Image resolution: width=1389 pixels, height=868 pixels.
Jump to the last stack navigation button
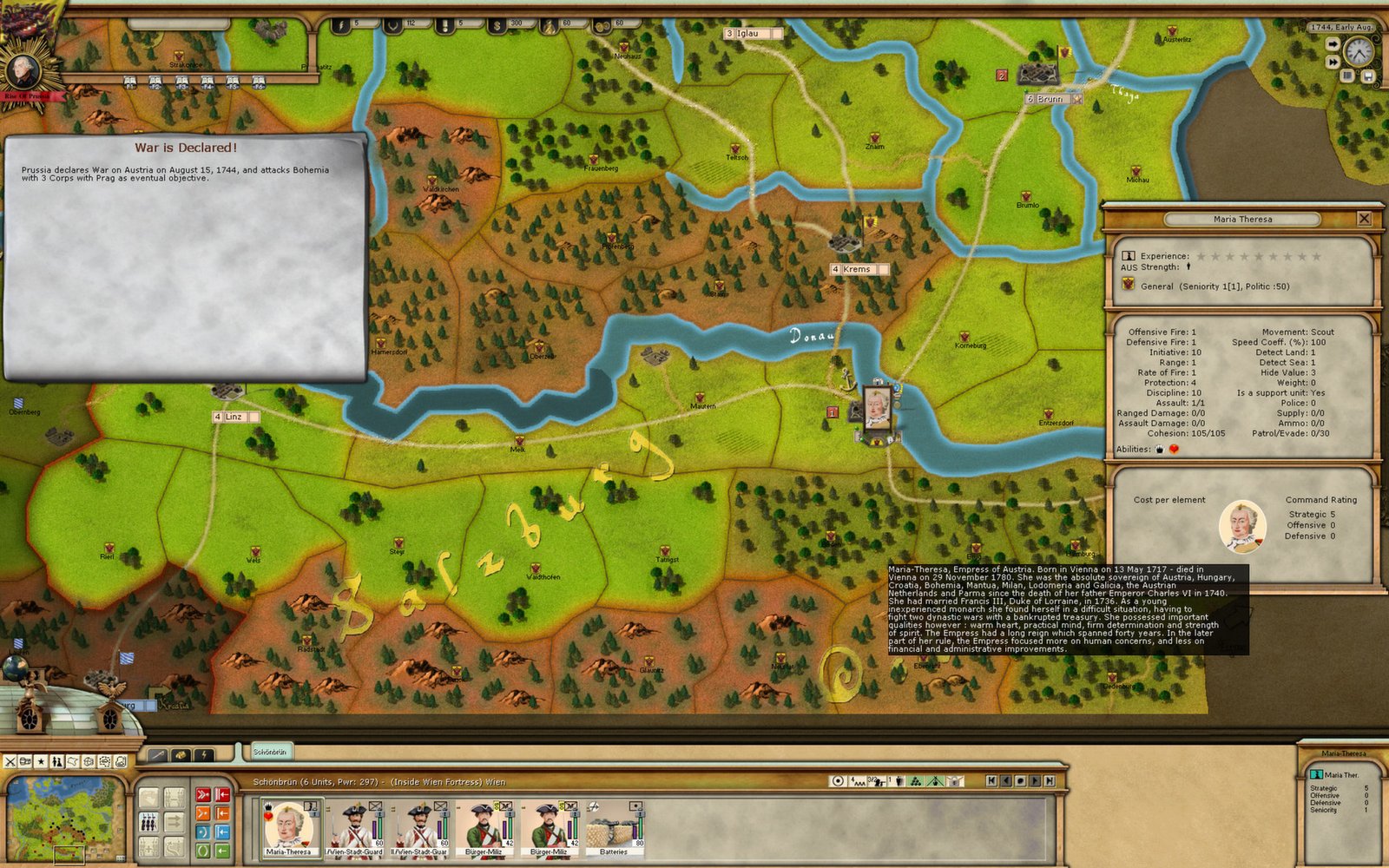click(1050, 781)
